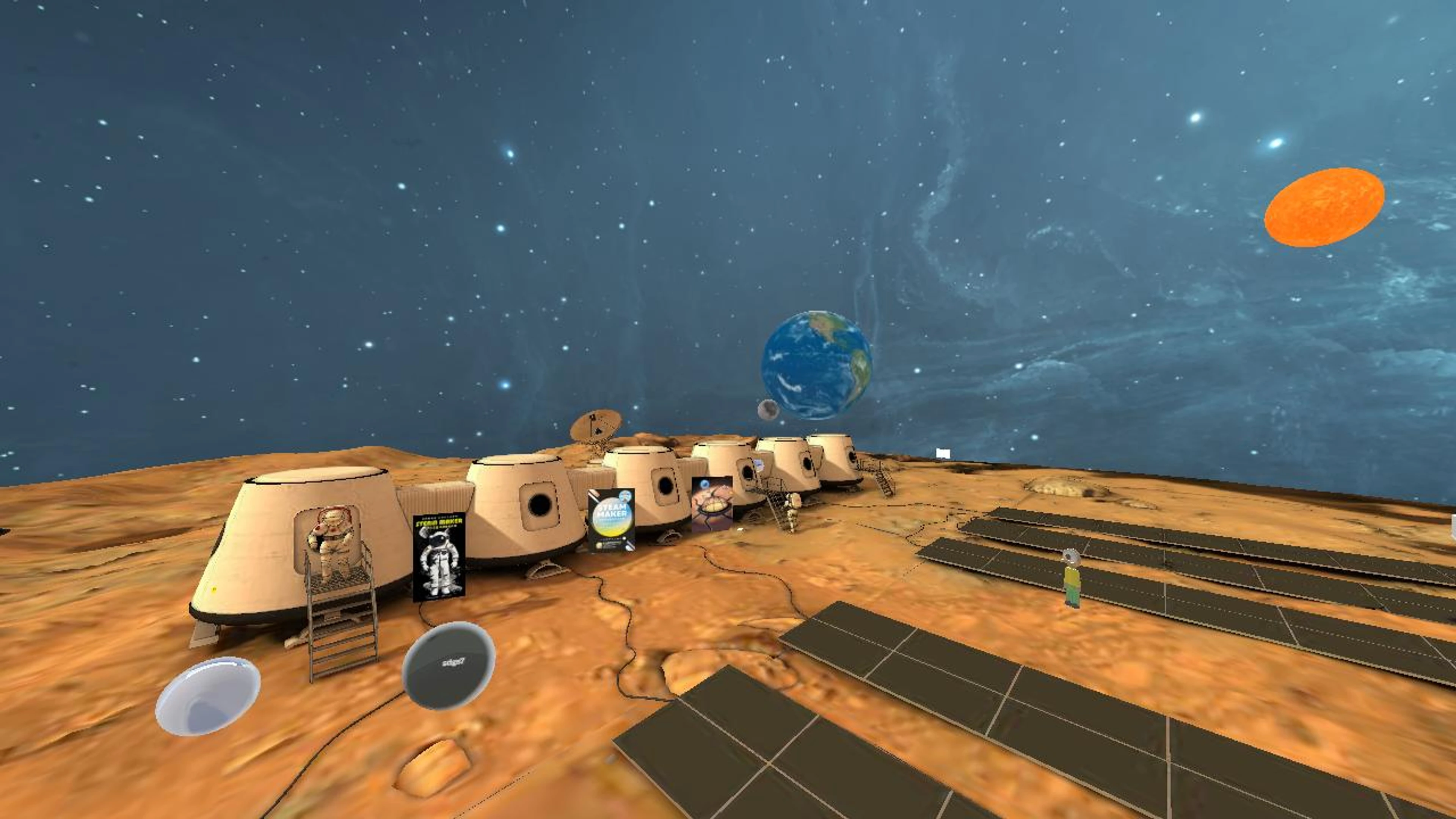Select the white glossy portal disc
The image size is (1456, 819).
[x=207, y=696]
